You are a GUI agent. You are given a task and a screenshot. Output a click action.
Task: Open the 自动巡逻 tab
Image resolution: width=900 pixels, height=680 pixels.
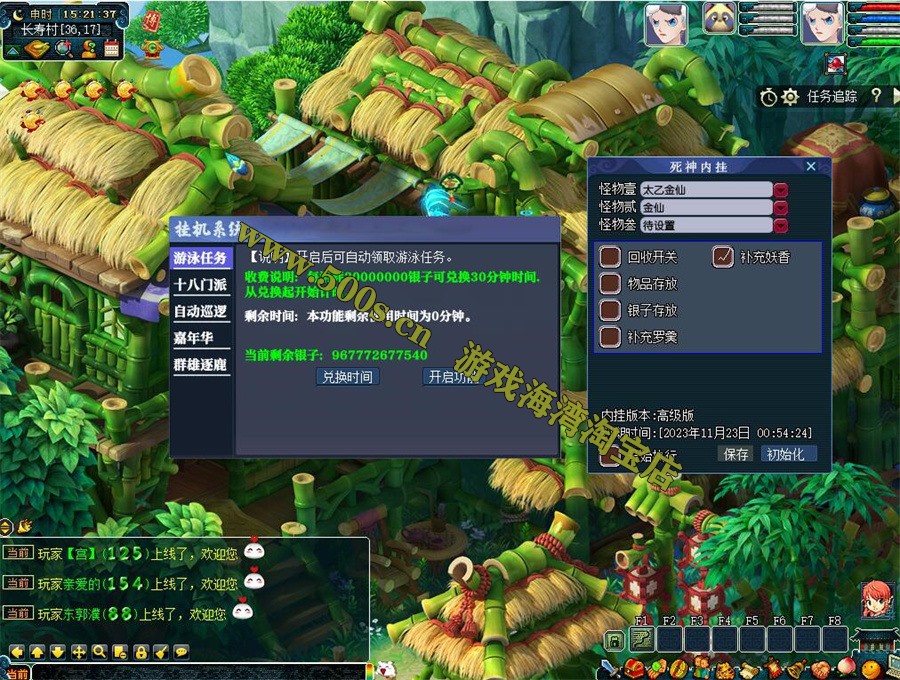[x=200, y=312]
